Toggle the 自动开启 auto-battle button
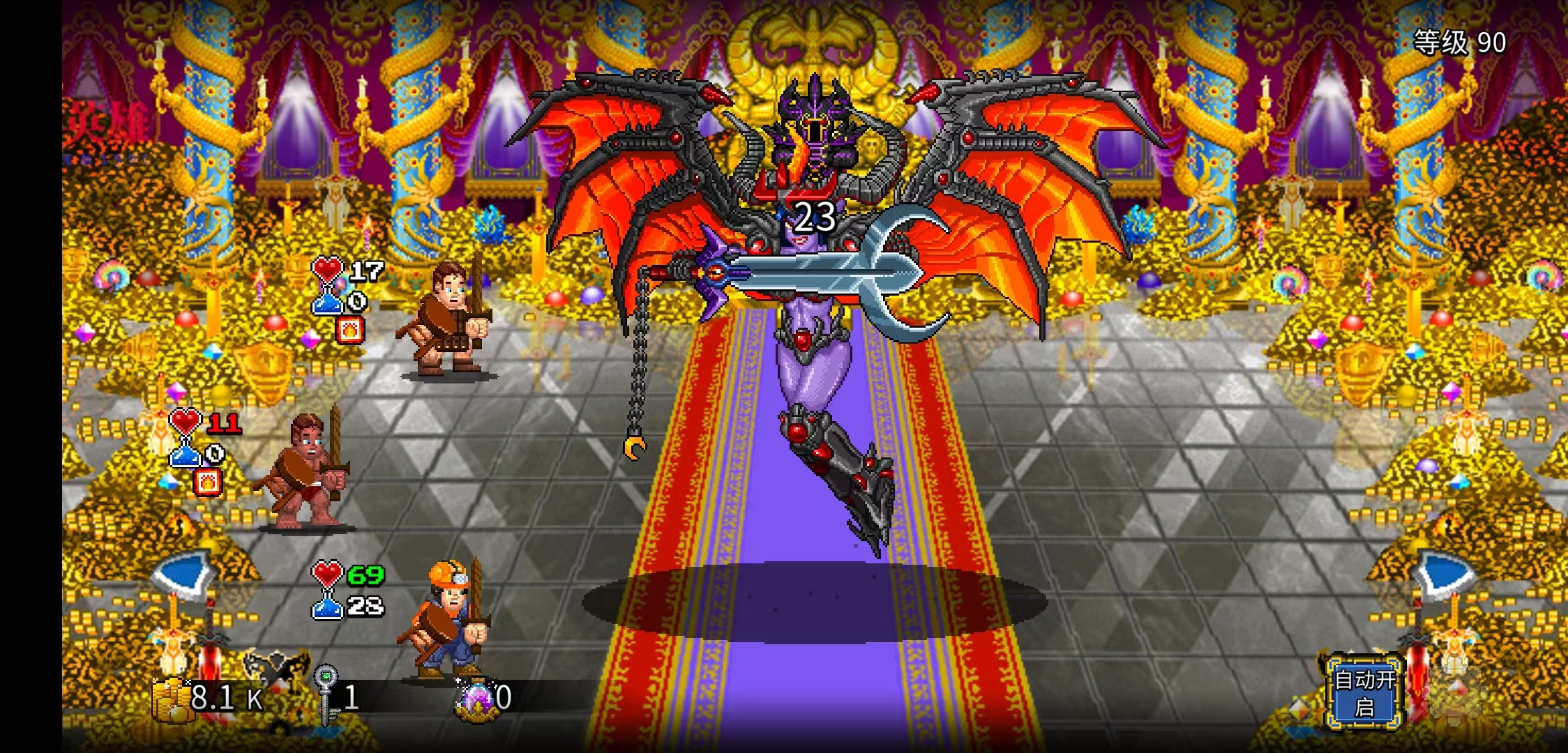This screenshot has width=1568, height=753. [x=1364, y=692]
